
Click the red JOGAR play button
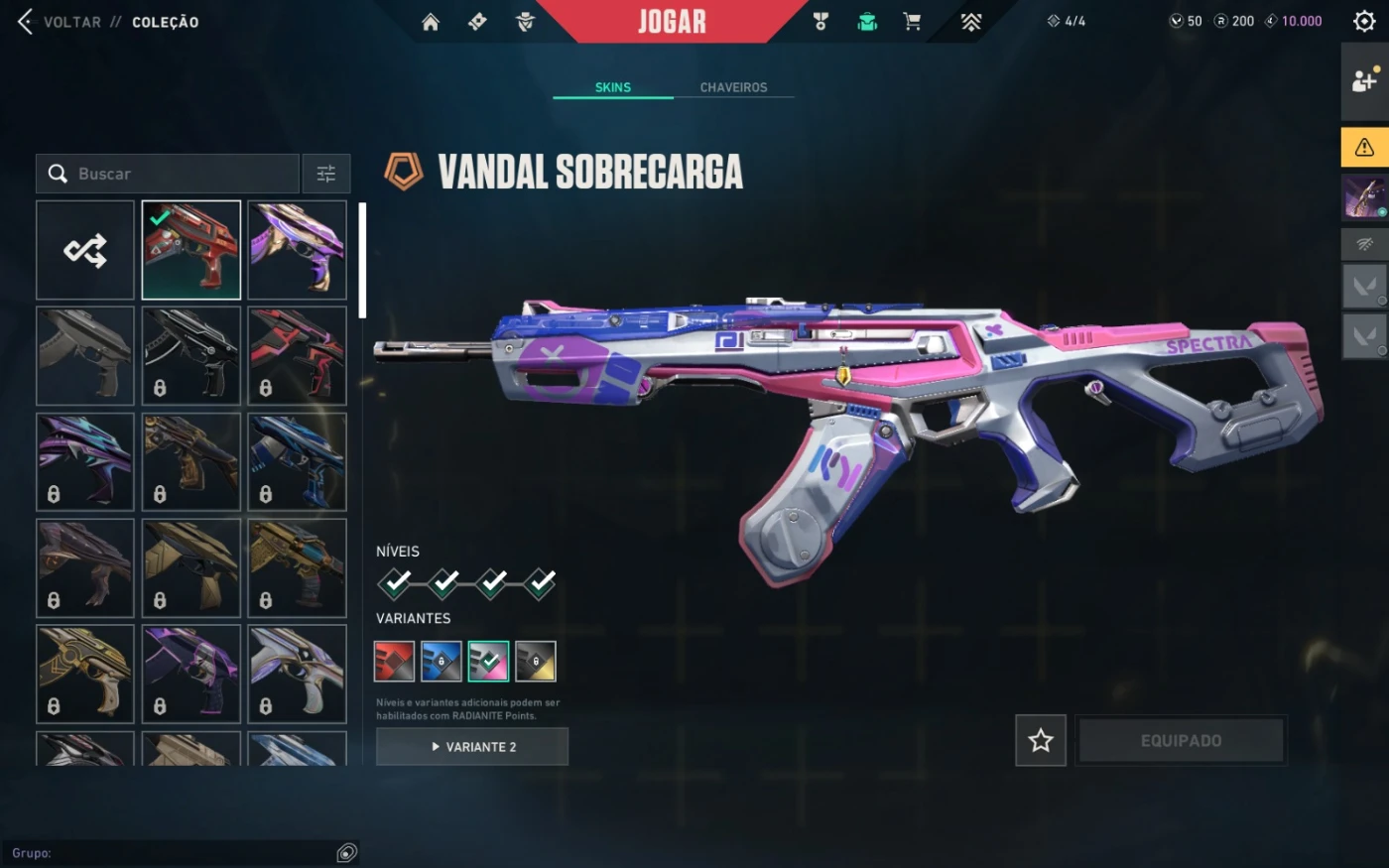coord(672,22)
